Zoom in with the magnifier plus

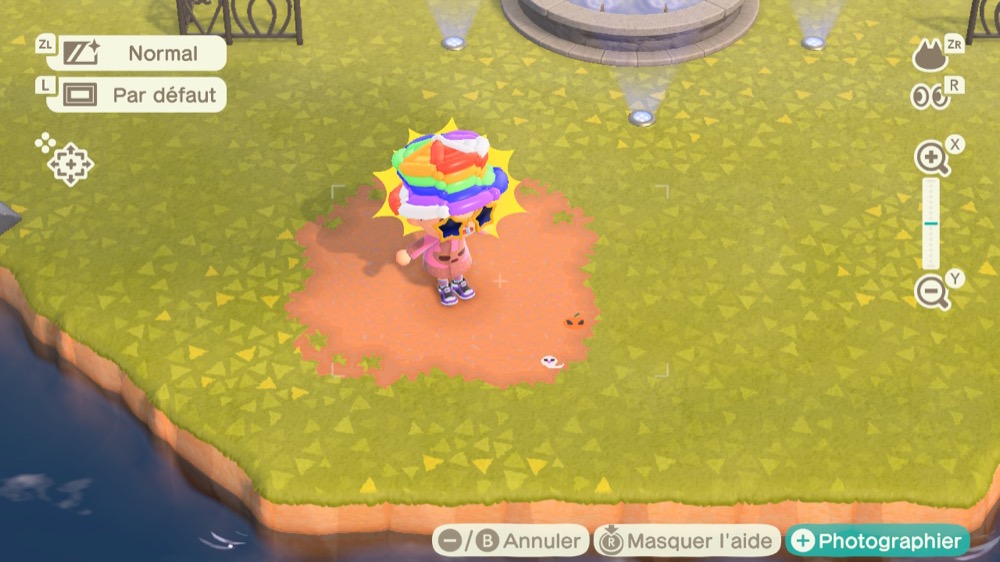click(x=931, y=158)
